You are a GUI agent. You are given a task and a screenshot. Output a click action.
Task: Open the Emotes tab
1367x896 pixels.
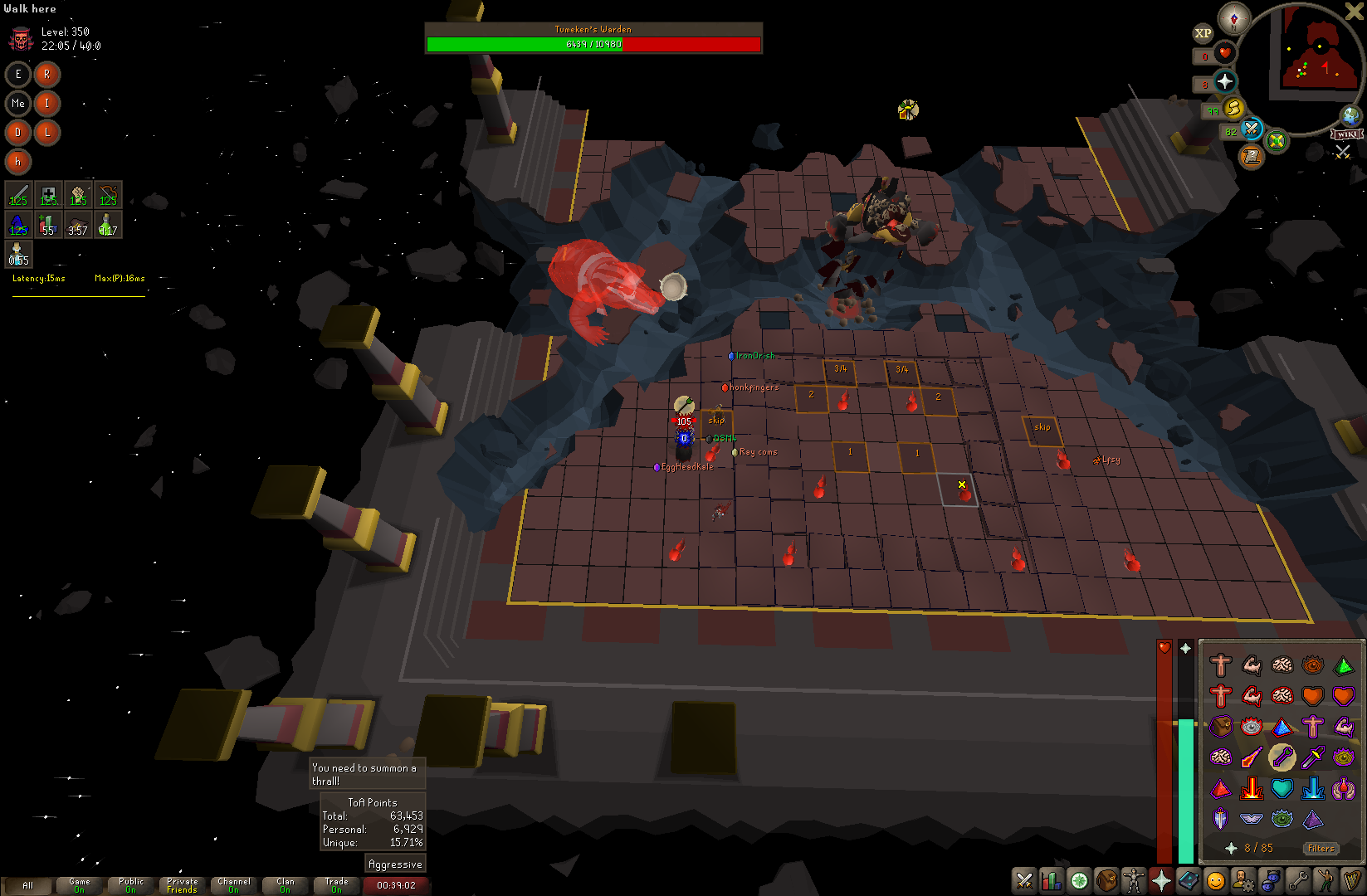pyautogui.click(x=1326, y=880)
